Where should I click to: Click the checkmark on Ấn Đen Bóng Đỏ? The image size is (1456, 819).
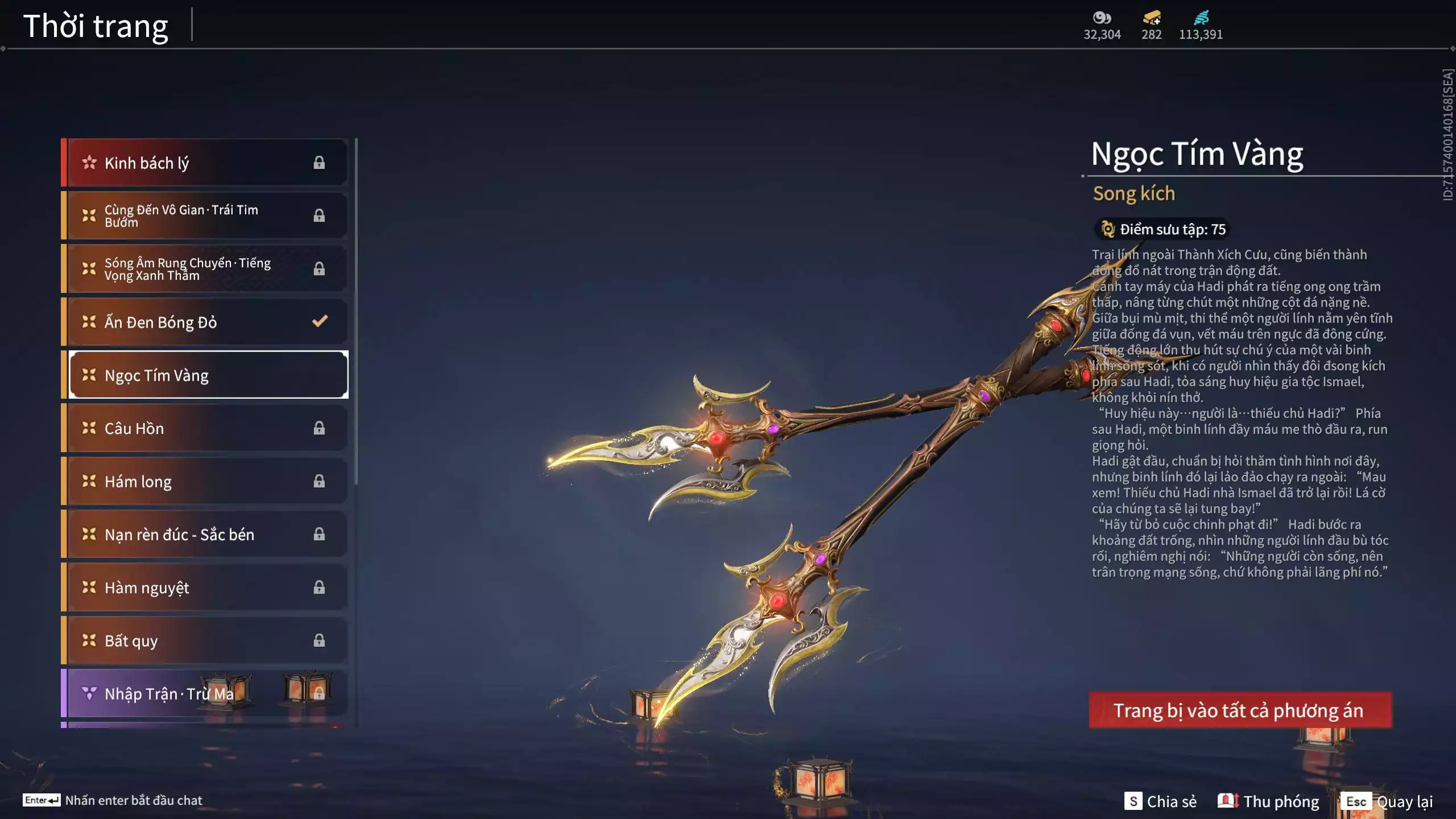click(x=319, y=321)
